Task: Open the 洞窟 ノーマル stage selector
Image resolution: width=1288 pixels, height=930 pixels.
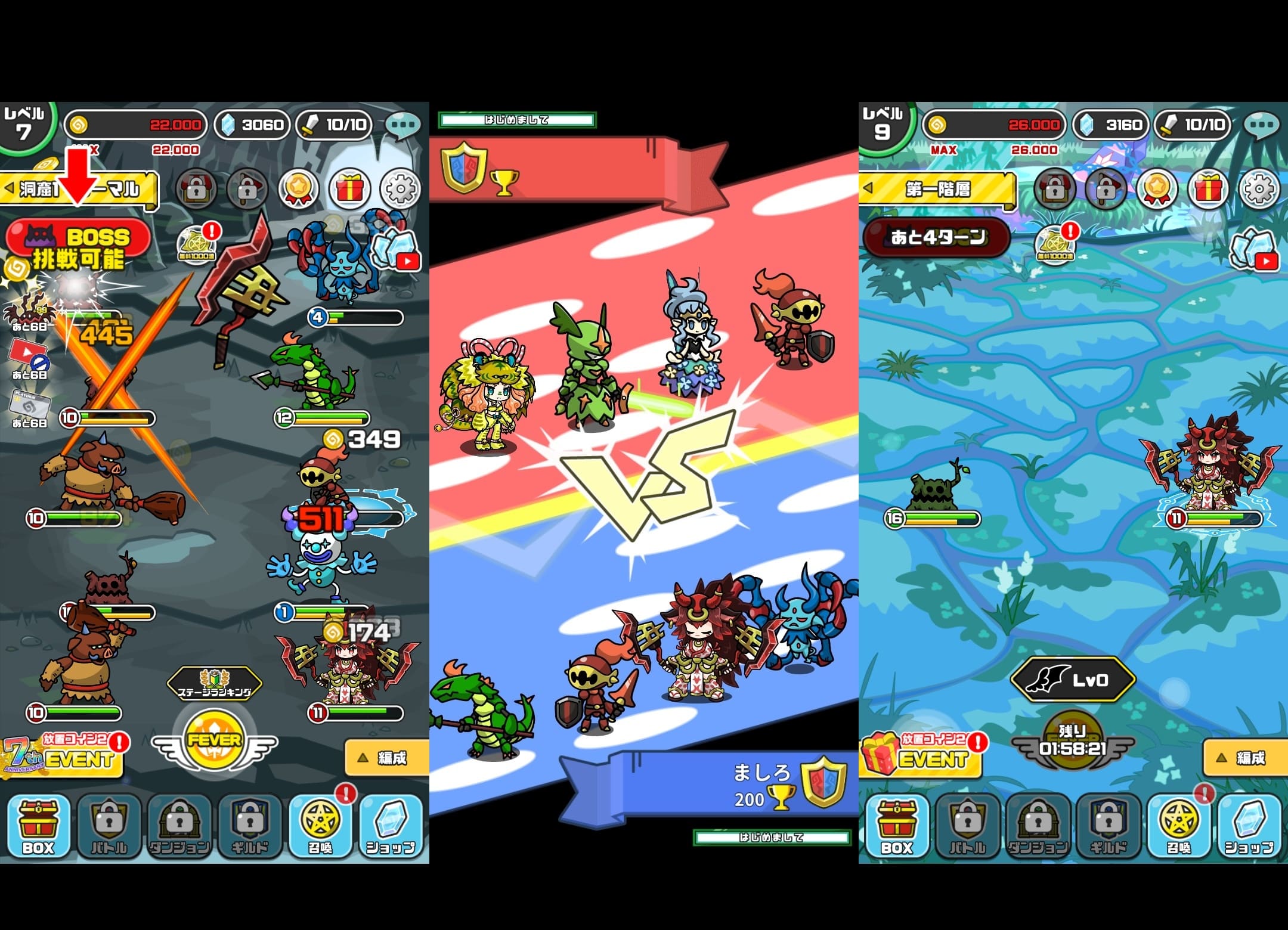Action: (79, 190)
